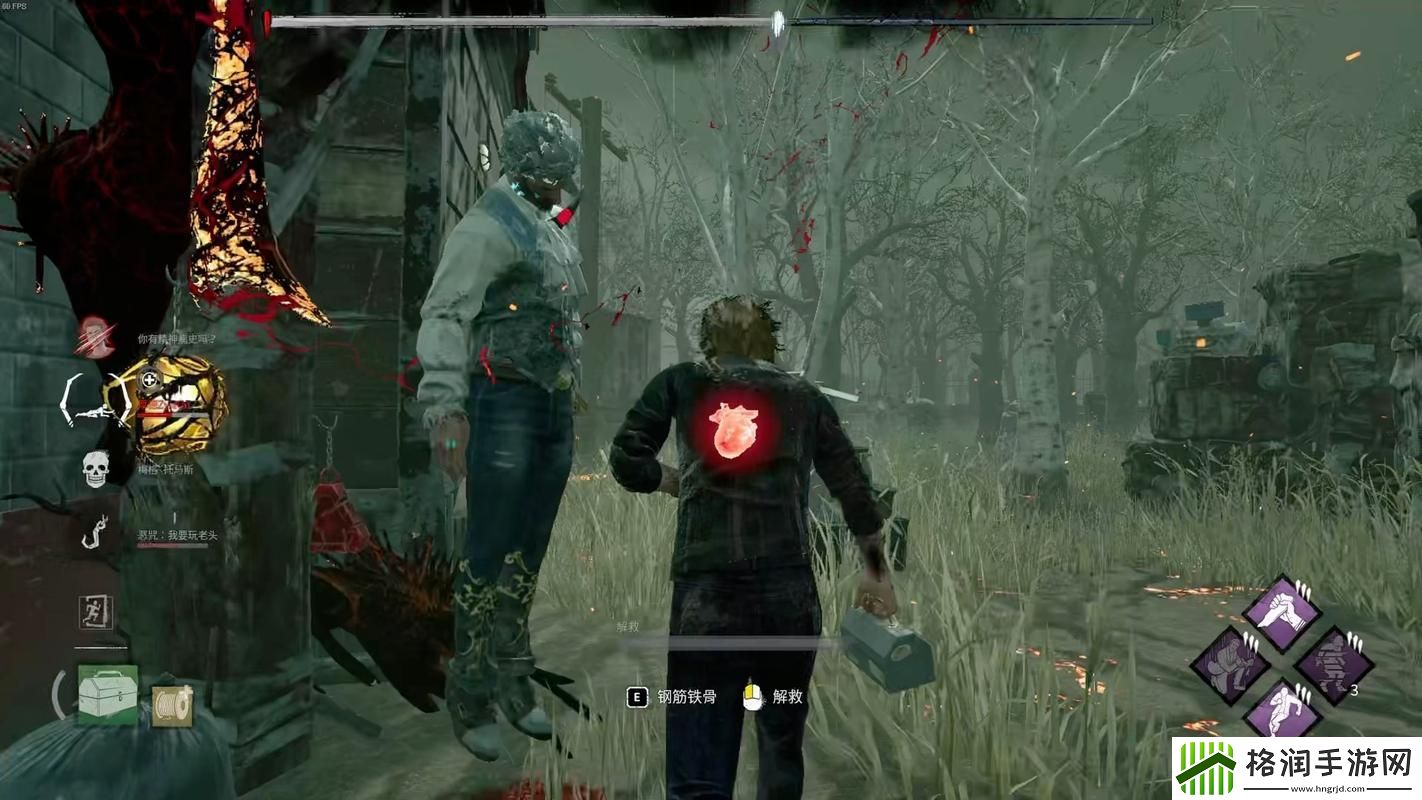Select the crouching survivors perk icon

tap(1229, 664)
